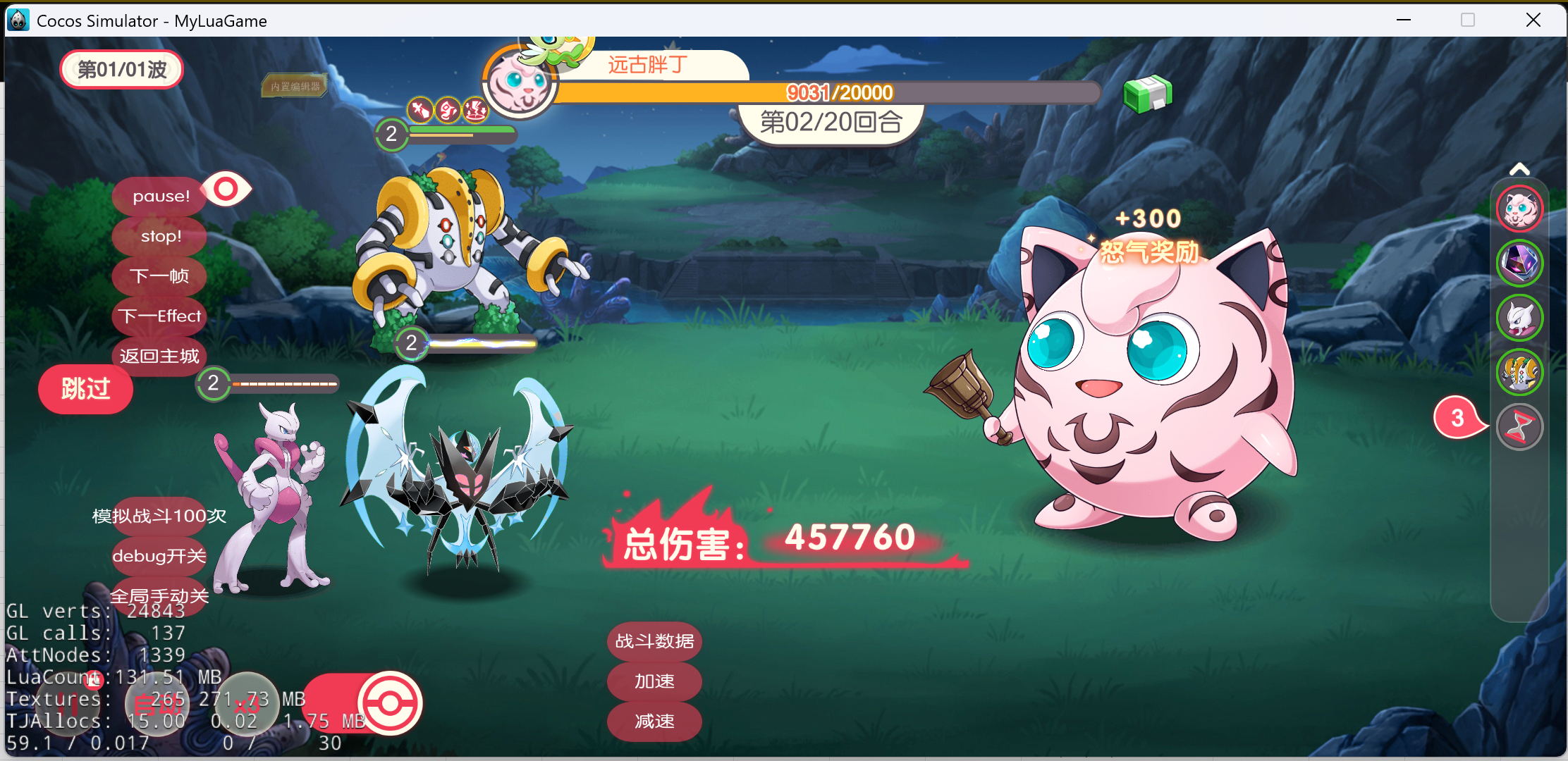This screenshot has height=761, width=1568.
Task: Advance with the 下一帧 button
Action: pyautogui.click(x=159, y=276)
